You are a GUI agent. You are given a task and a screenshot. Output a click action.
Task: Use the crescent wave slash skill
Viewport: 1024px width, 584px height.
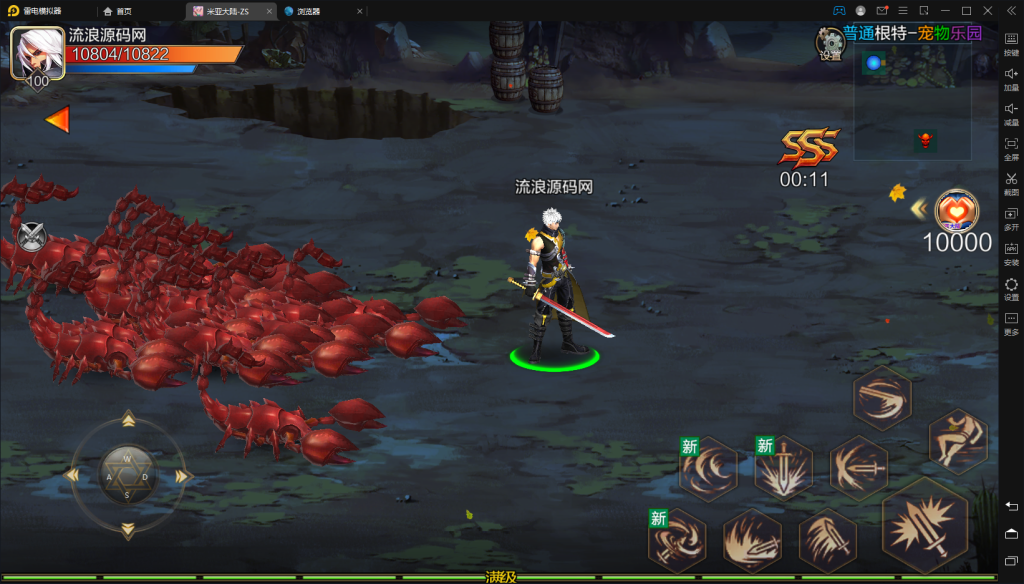[x=708, y=468]
